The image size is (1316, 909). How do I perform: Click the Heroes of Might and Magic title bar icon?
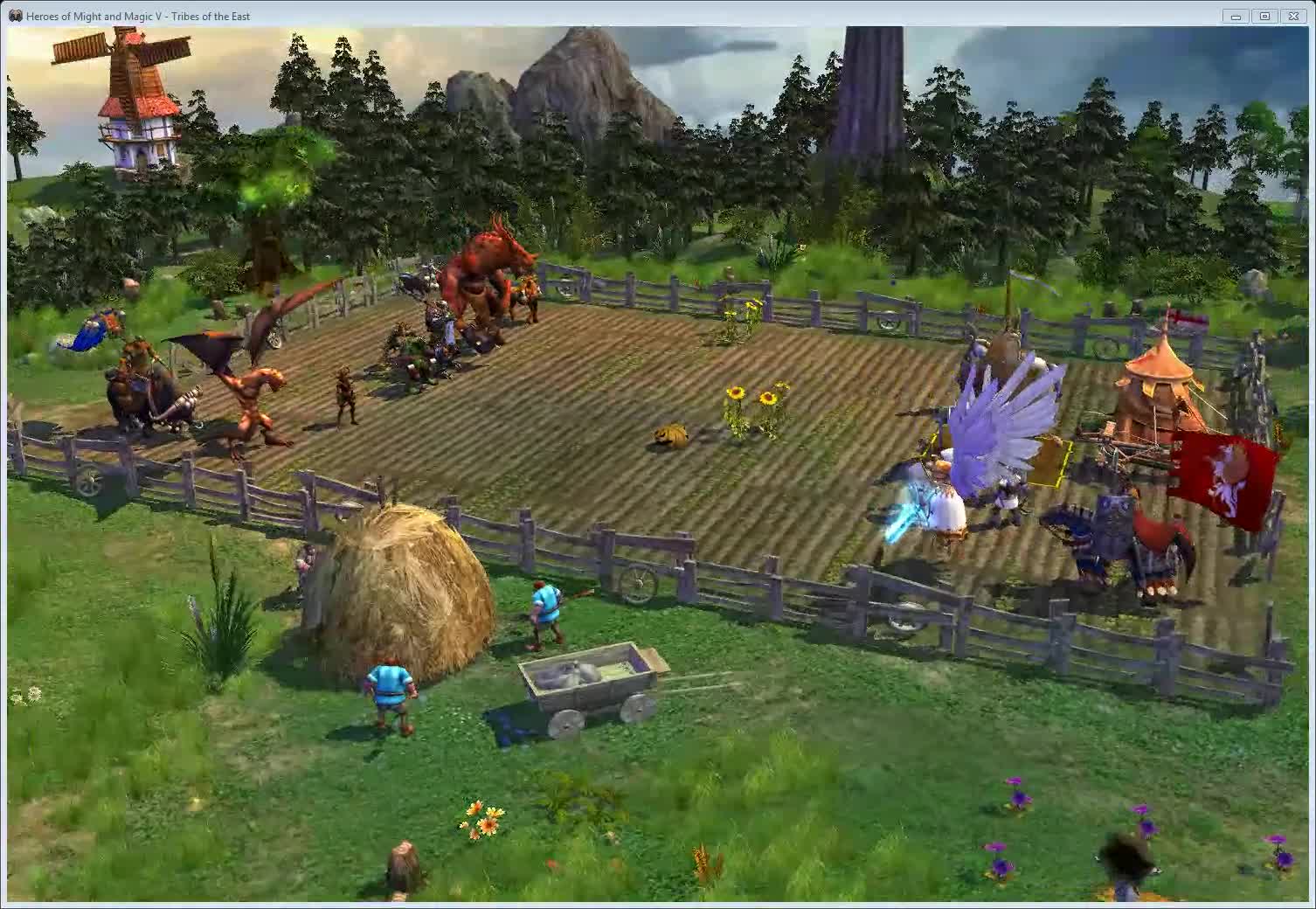[x=16, y=15]
